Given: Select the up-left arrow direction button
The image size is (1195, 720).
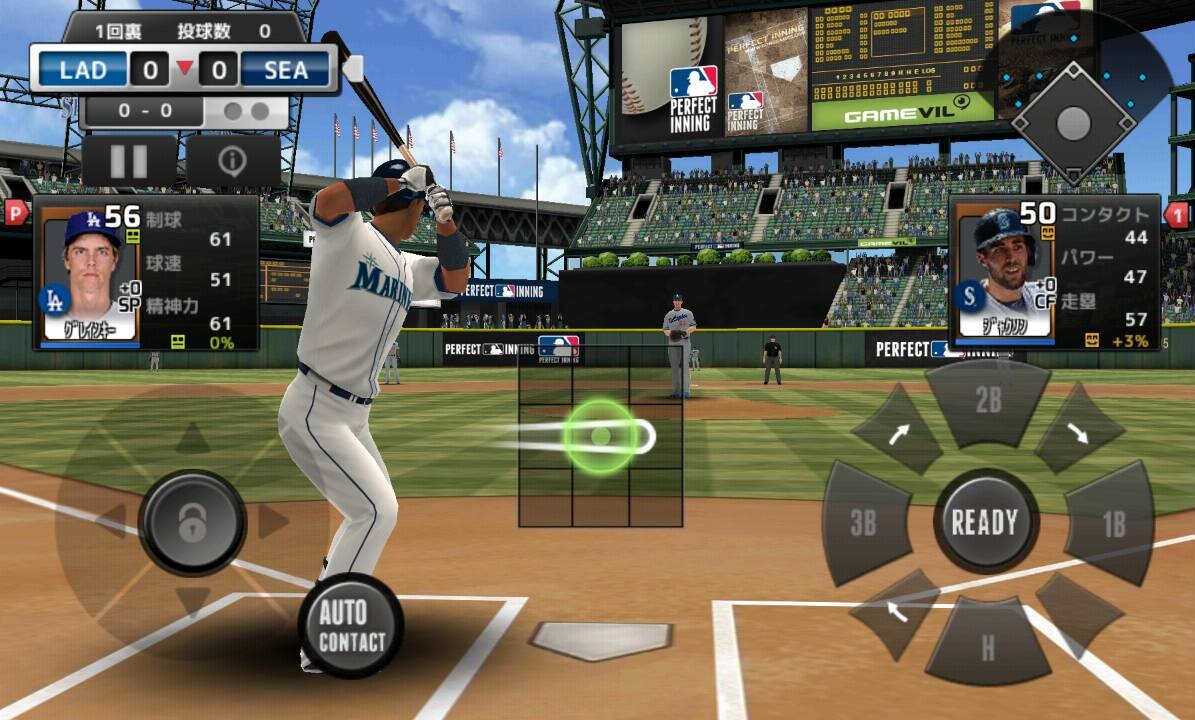Looking at the screenshot, I should click(x=896, y=609).
